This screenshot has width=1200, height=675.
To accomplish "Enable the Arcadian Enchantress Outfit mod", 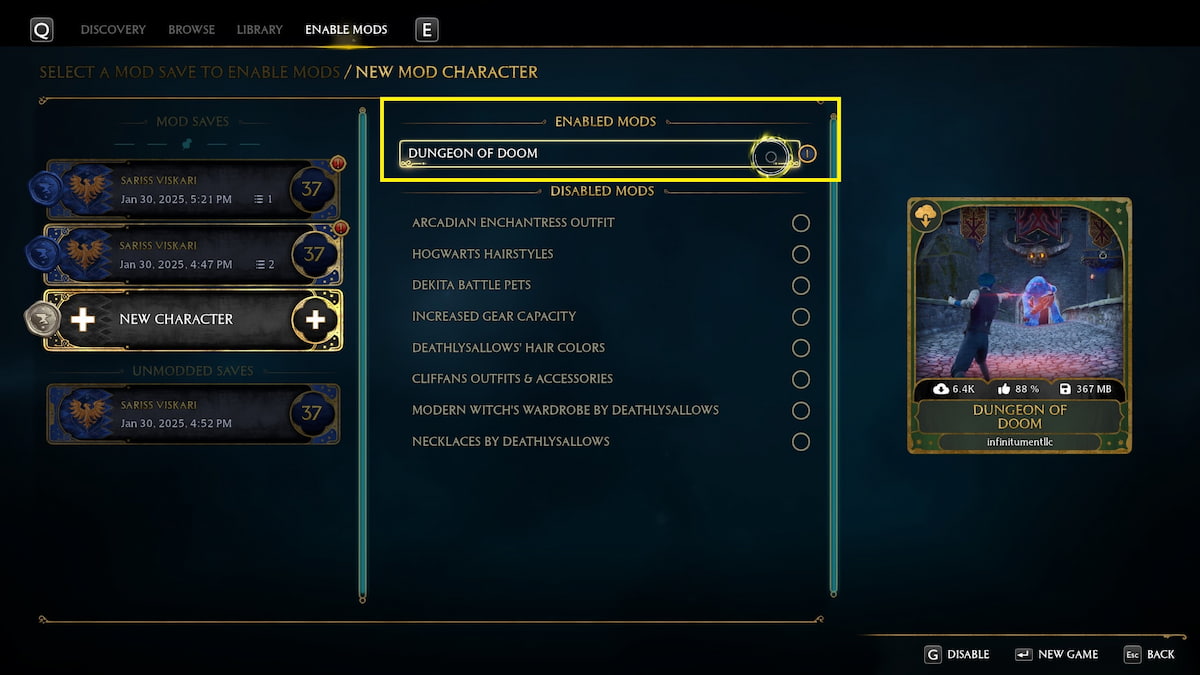I will (x=800, y=223).
